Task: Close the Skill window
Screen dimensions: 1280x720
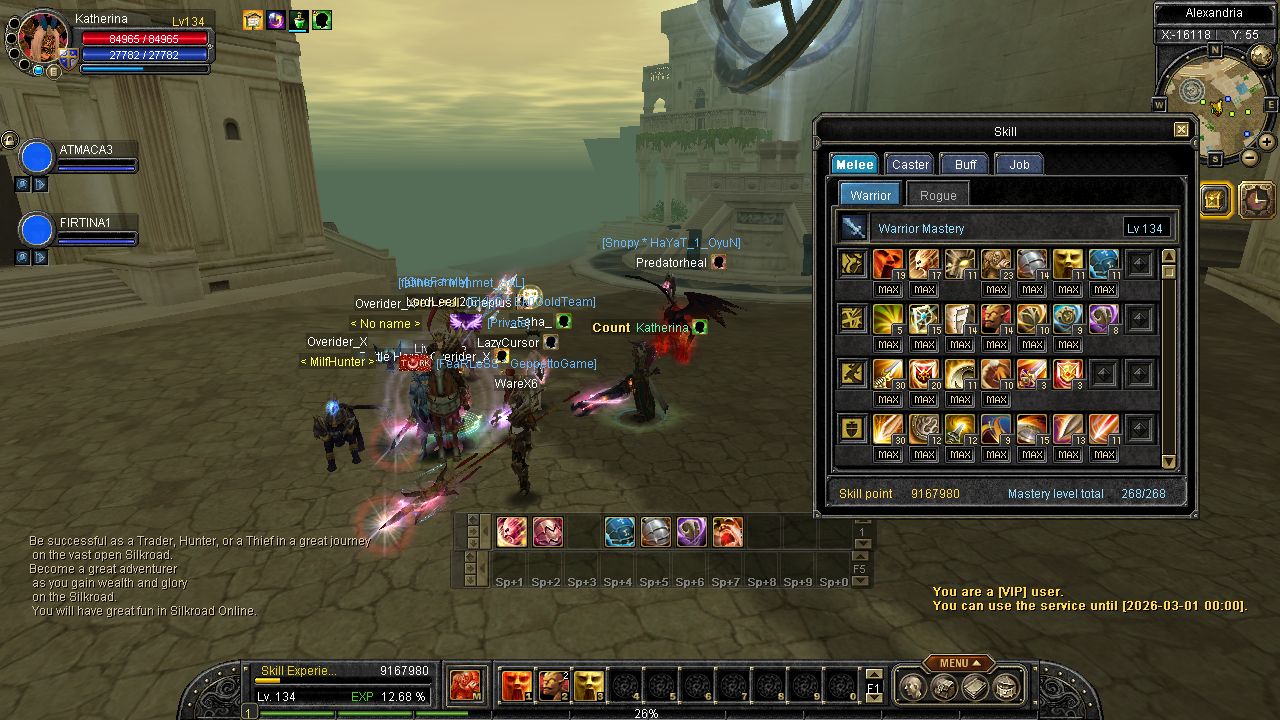Action: [x=1181, y=130]
